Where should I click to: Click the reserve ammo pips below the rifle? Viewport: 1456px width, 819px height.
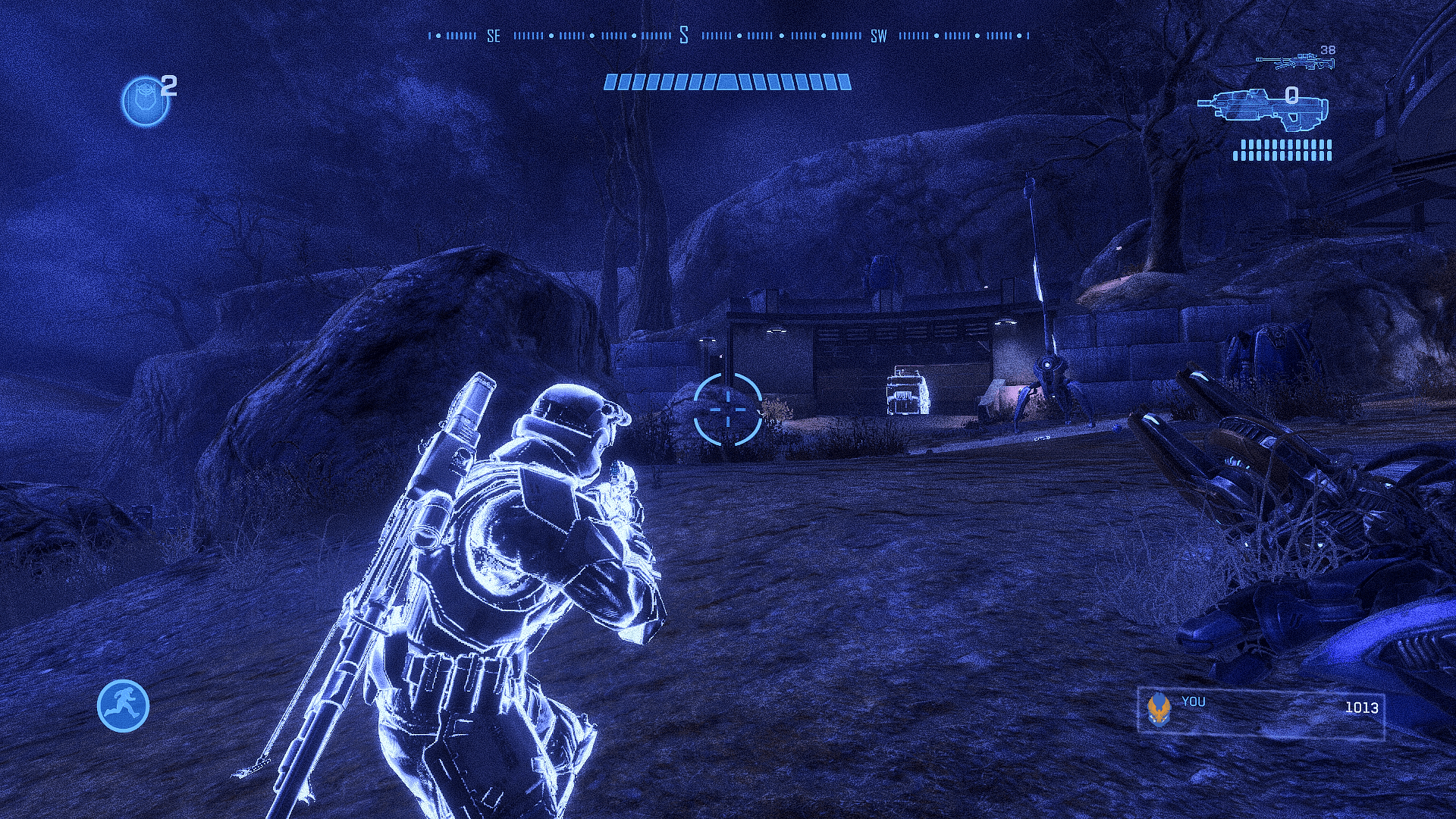tap(1282, 149)
